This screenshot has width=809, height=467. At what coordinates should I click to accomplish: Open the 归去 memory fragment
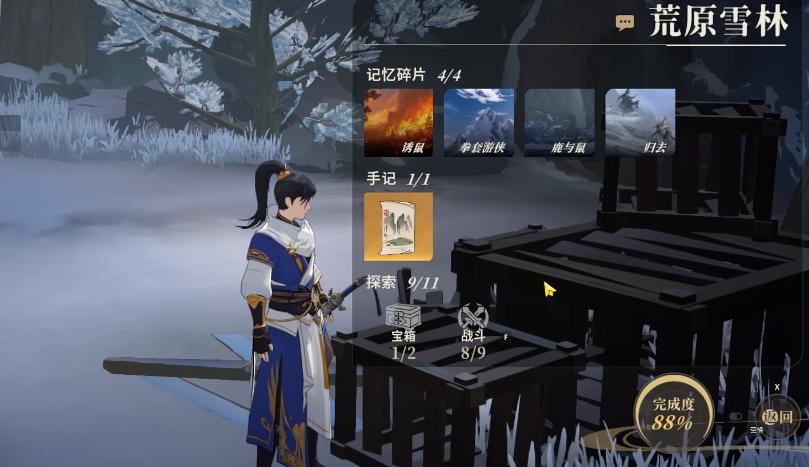click(640, 123)
